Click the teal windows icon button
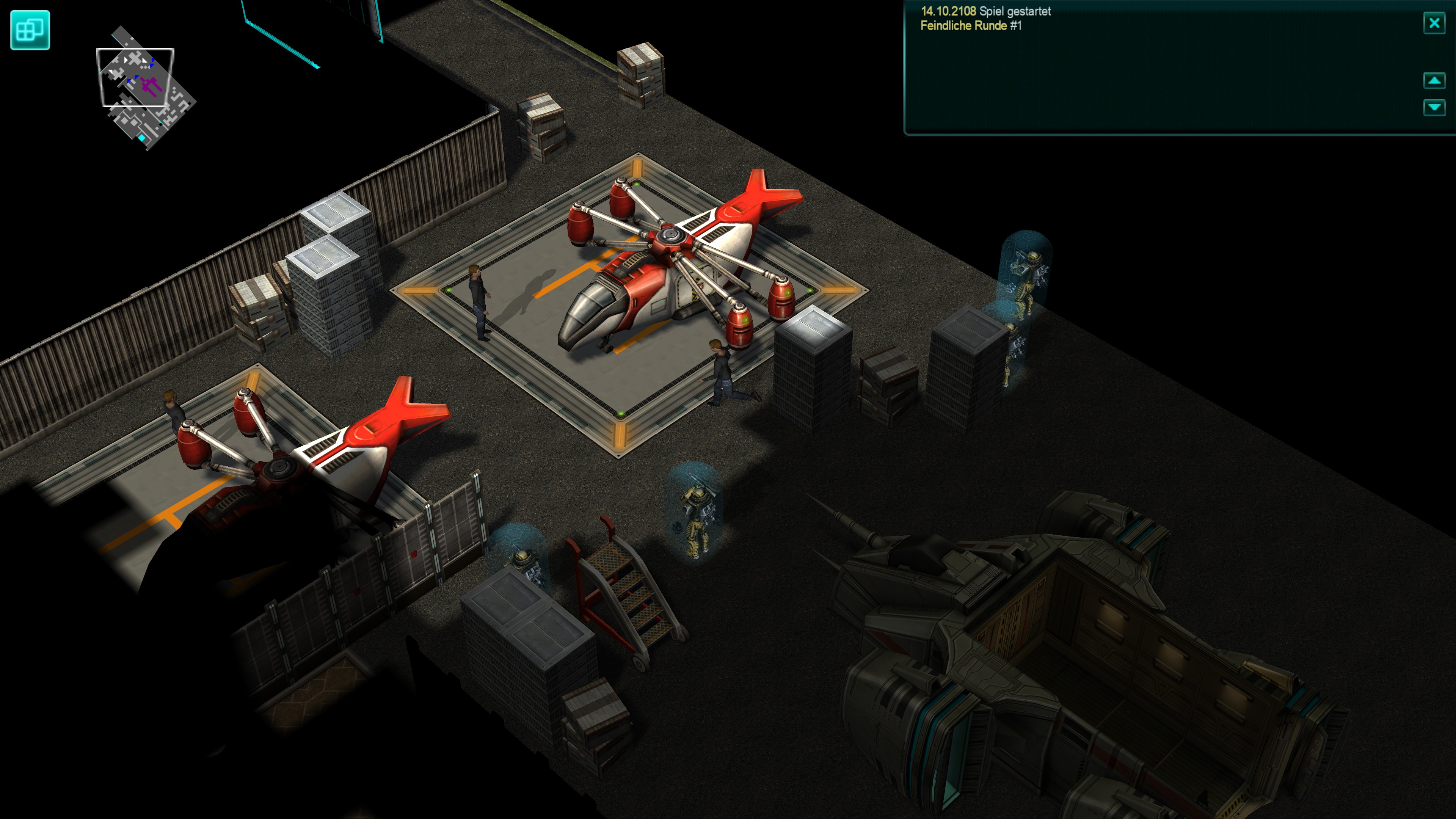 point(30,30)
